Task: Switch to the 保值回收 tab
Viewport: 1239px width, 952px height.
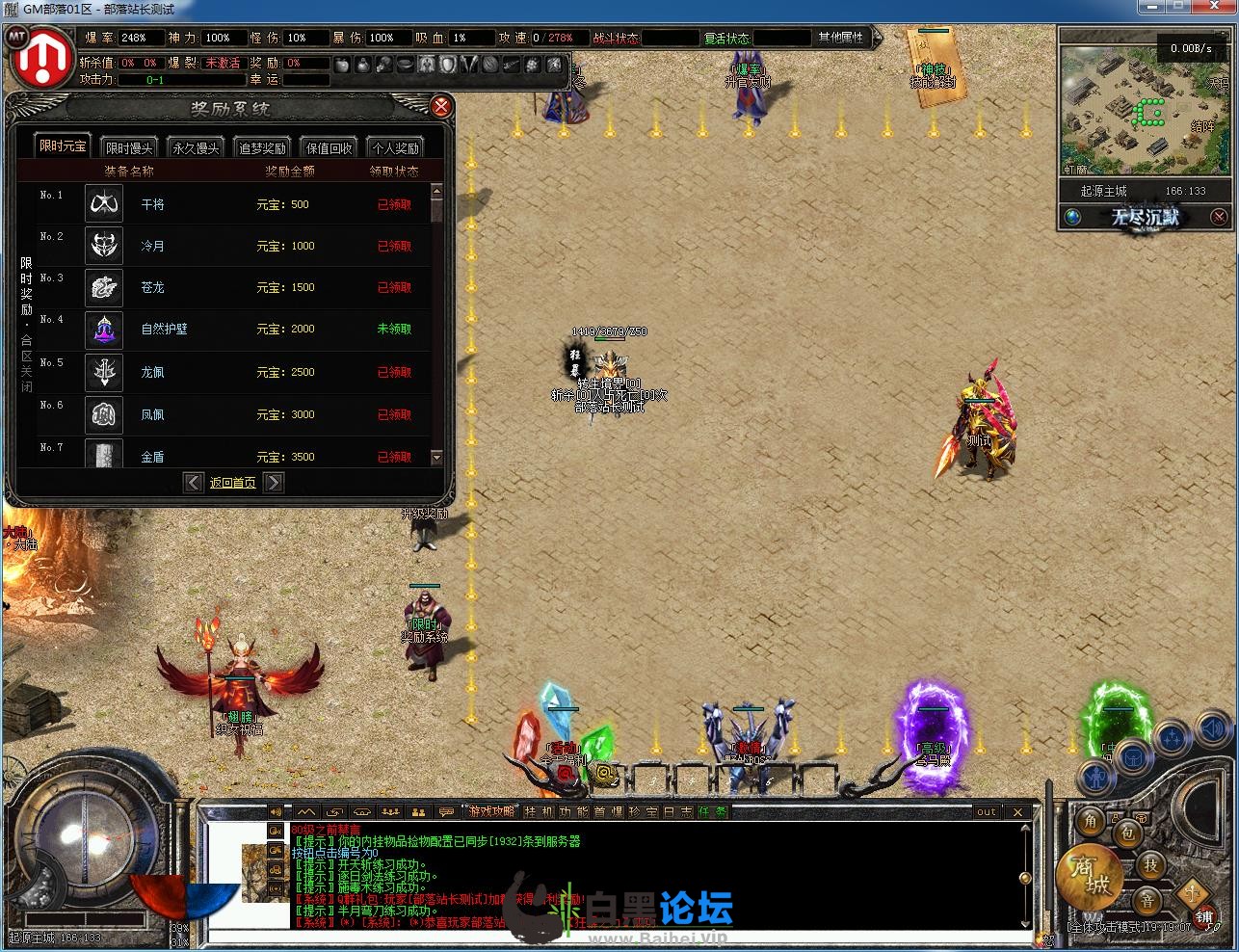Action: [329, 147]
